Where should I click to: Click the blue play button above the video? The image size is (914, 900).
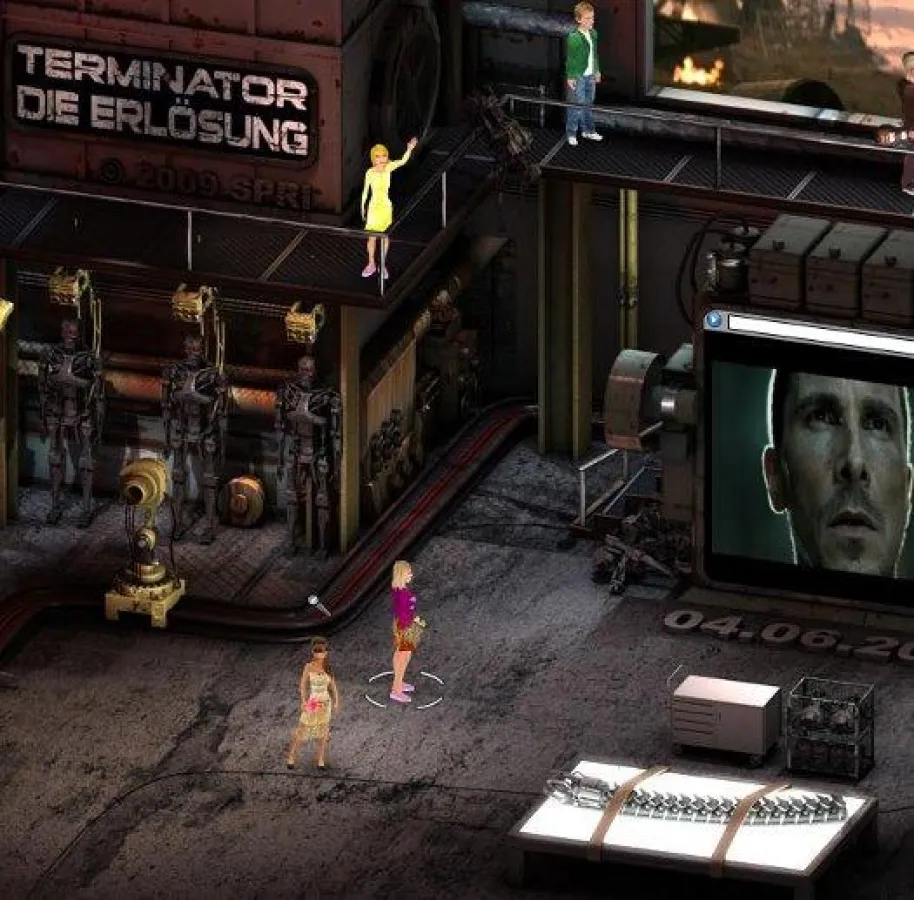(713, 320)
